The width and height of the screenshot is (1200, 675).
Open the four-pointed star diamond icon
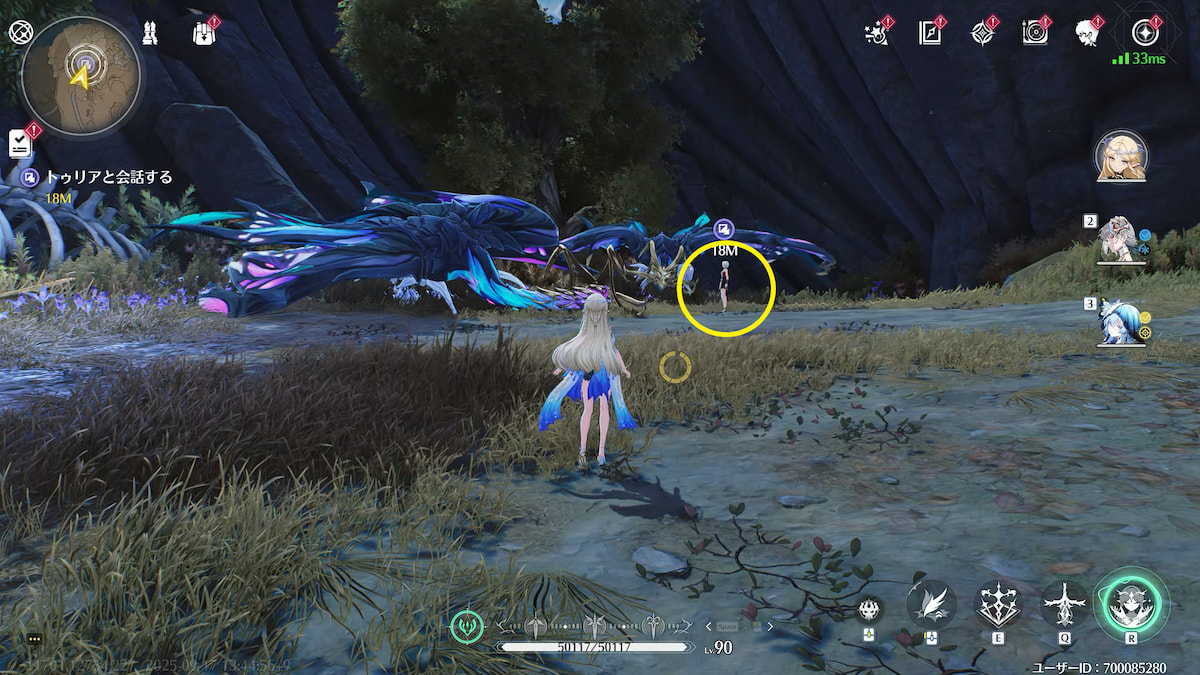(983, 33)
